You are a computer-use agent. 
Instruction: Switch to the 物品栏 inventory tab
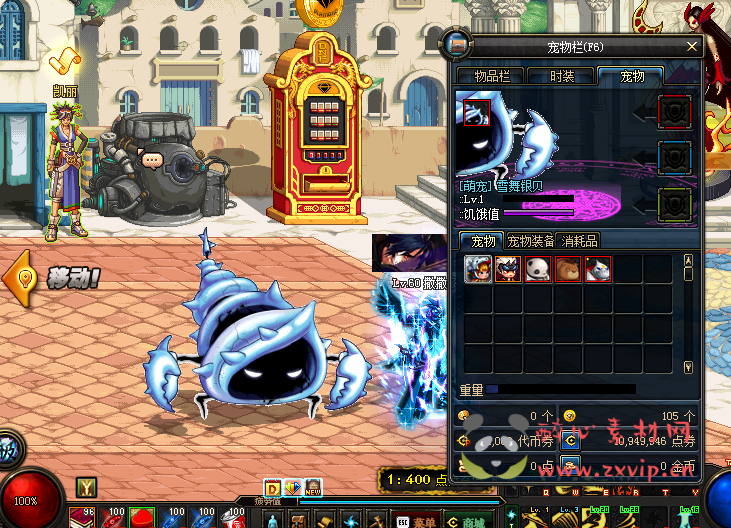pyautogui.click(x=490, y=76)
